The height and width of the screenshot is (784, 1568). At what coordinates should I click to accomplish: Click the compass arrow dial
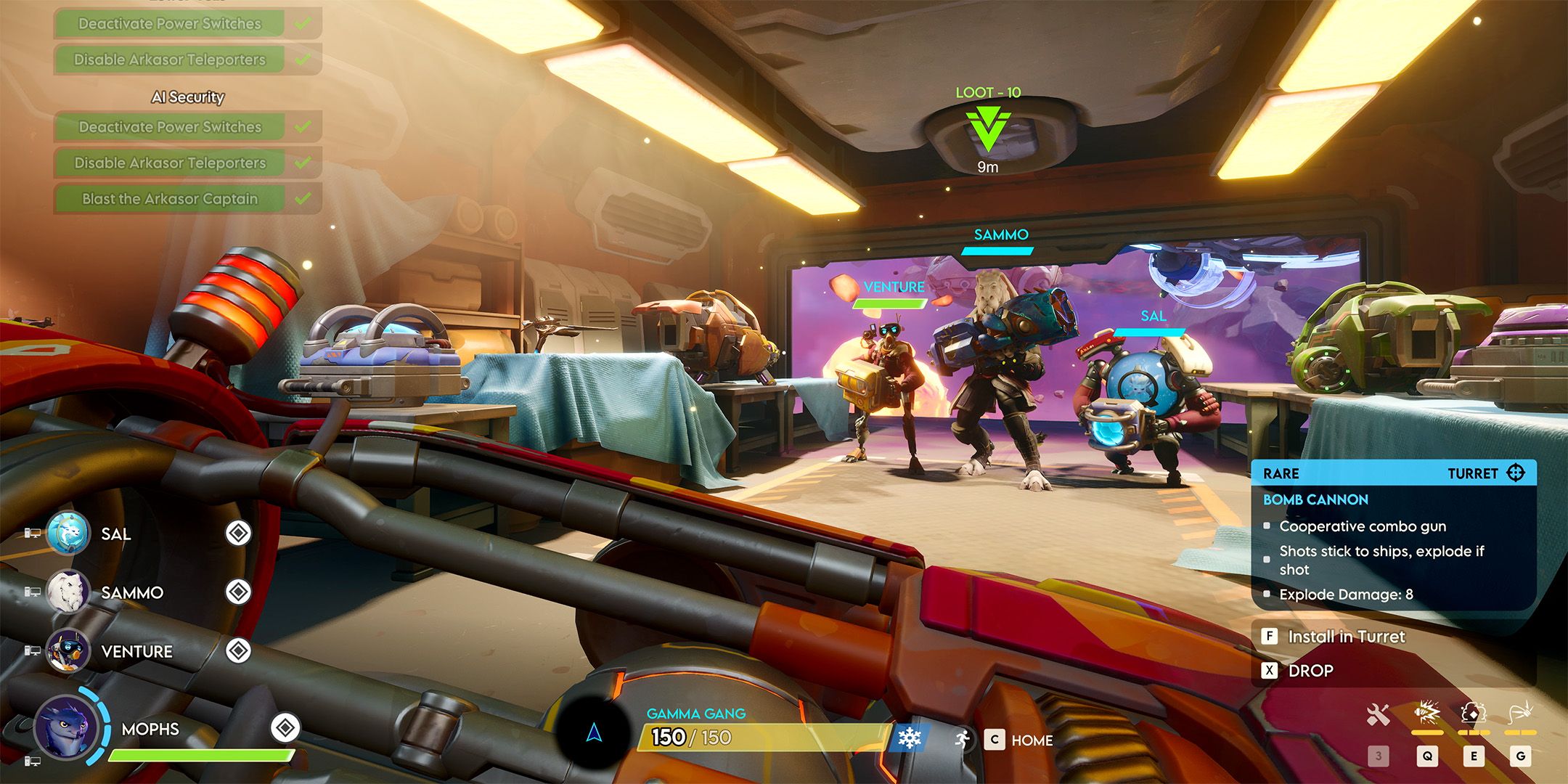(594, 733)
